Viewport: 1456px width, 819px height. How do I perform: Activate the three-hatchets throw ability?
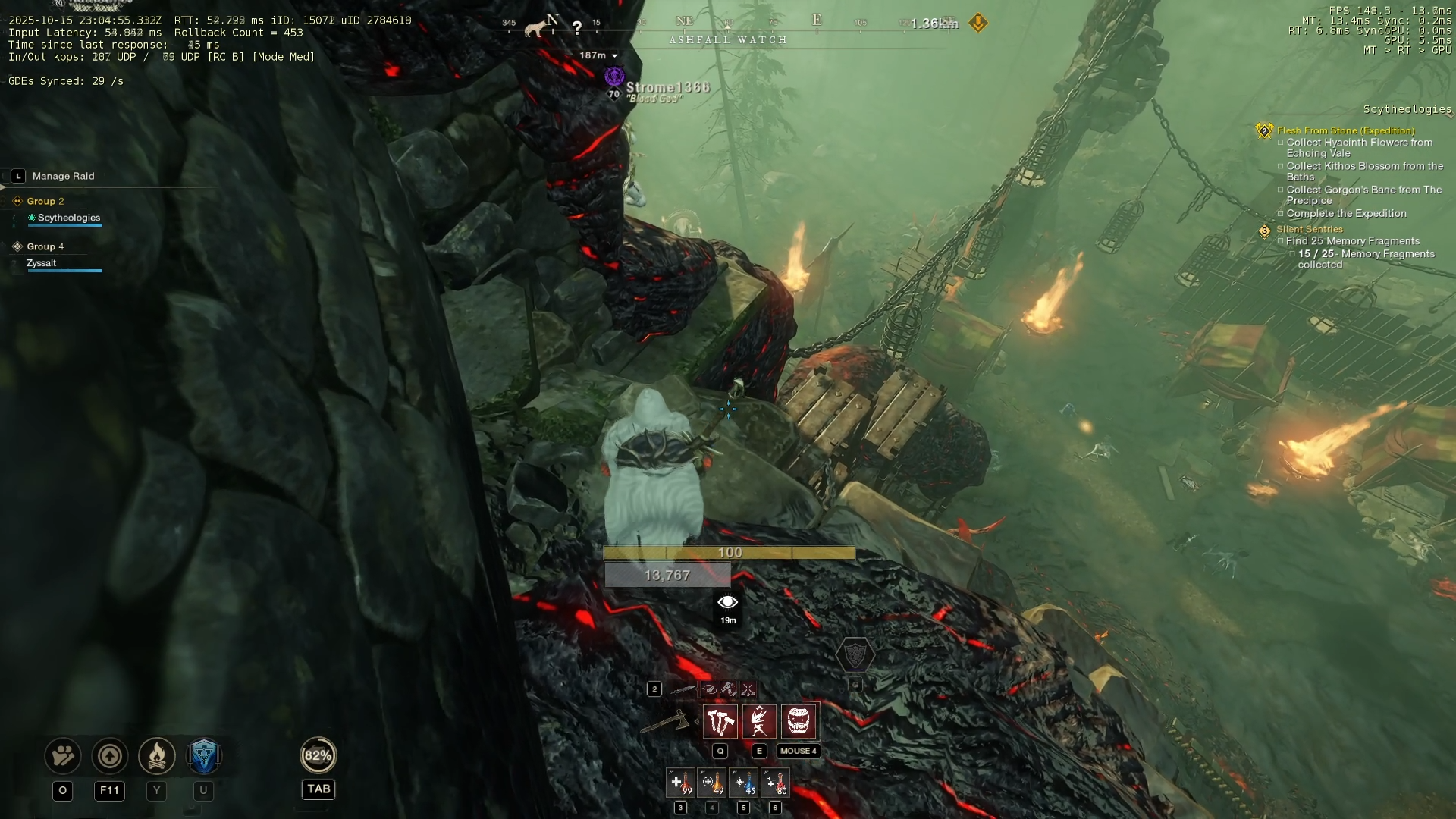tap(720, 721)
